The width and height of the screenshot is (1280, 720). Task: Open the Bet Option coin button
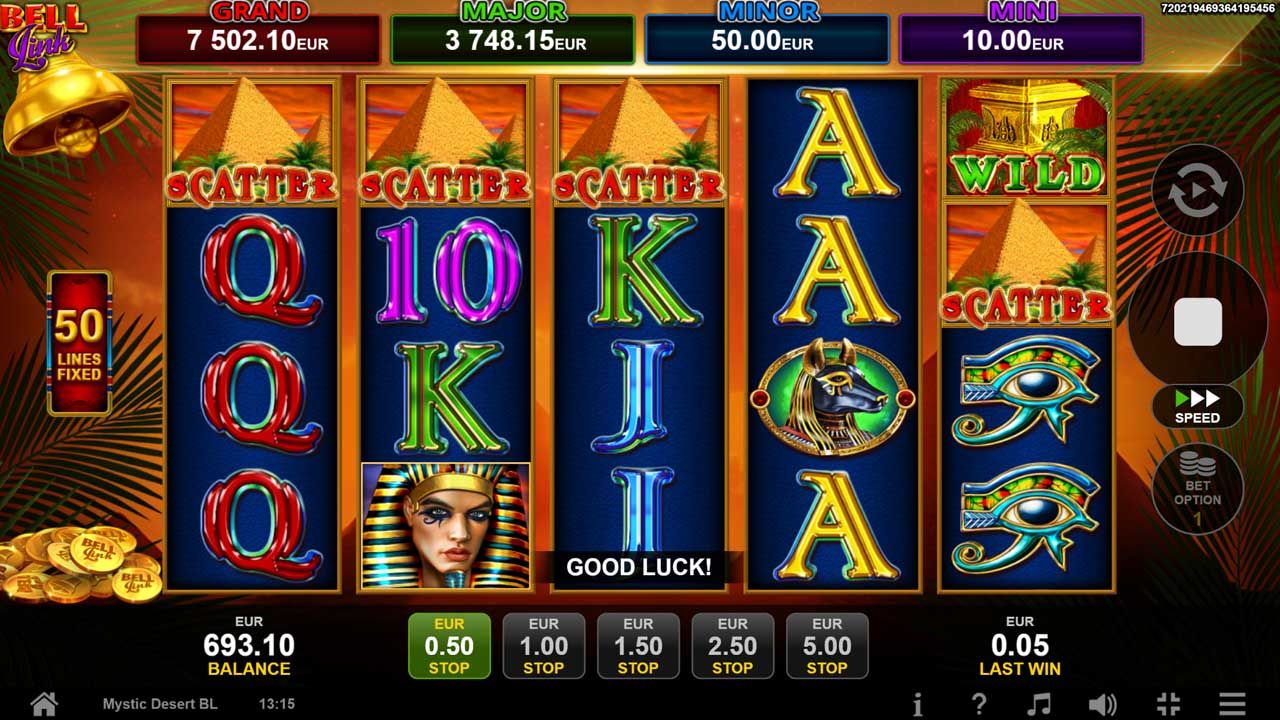pos(1197,489)
